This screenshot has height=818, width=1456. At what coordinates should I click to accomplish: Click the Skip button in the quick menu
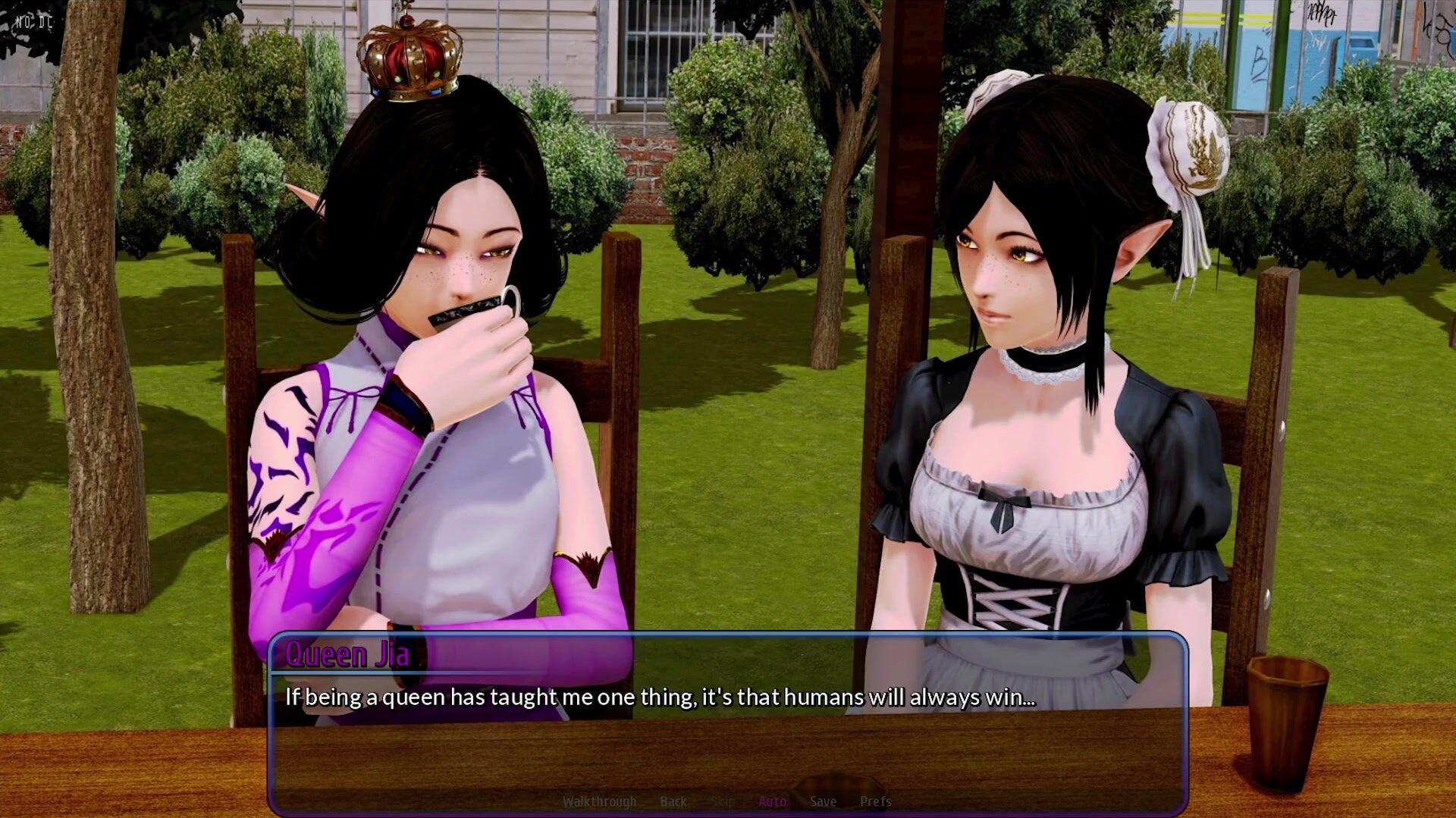[723, 801]
